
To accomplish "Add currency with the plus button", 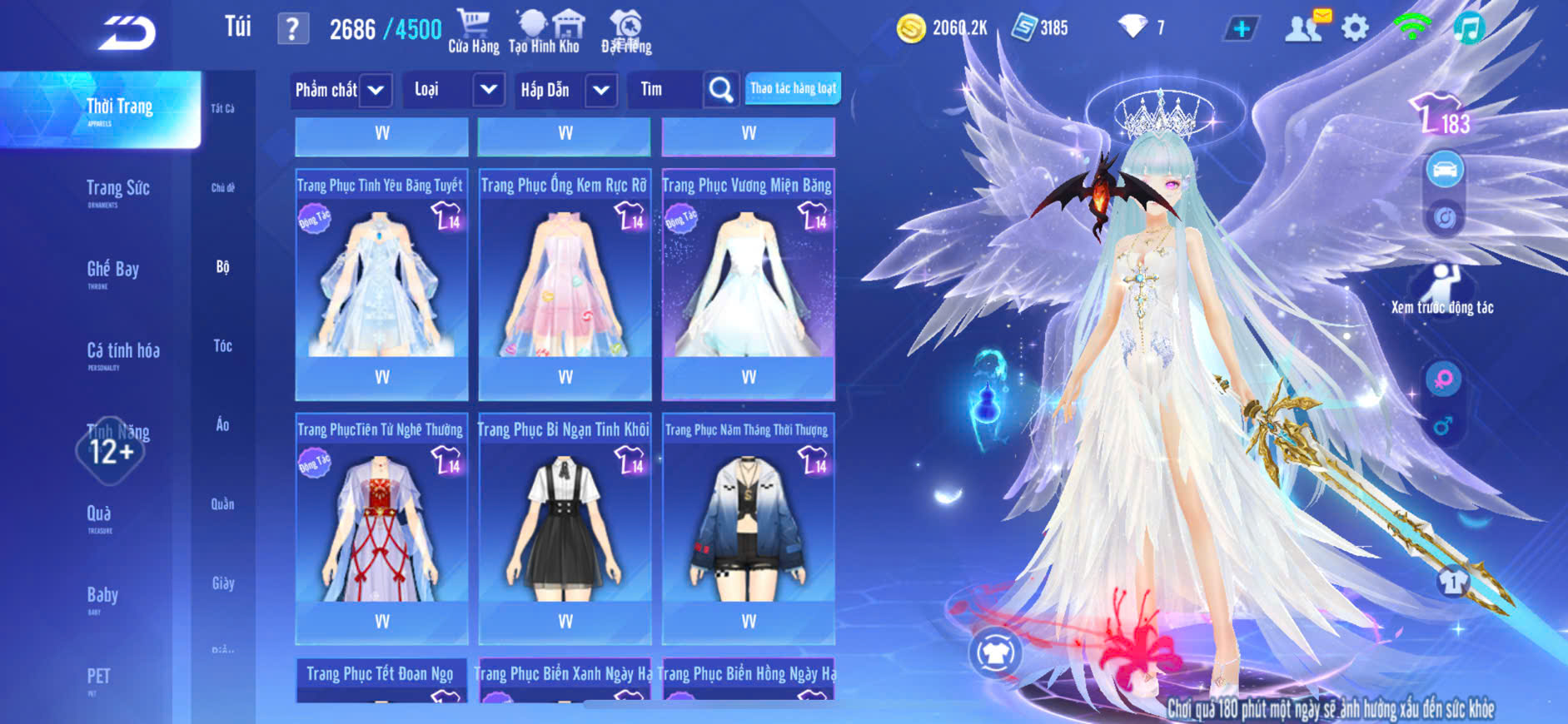I will (x=1241, y=29).
